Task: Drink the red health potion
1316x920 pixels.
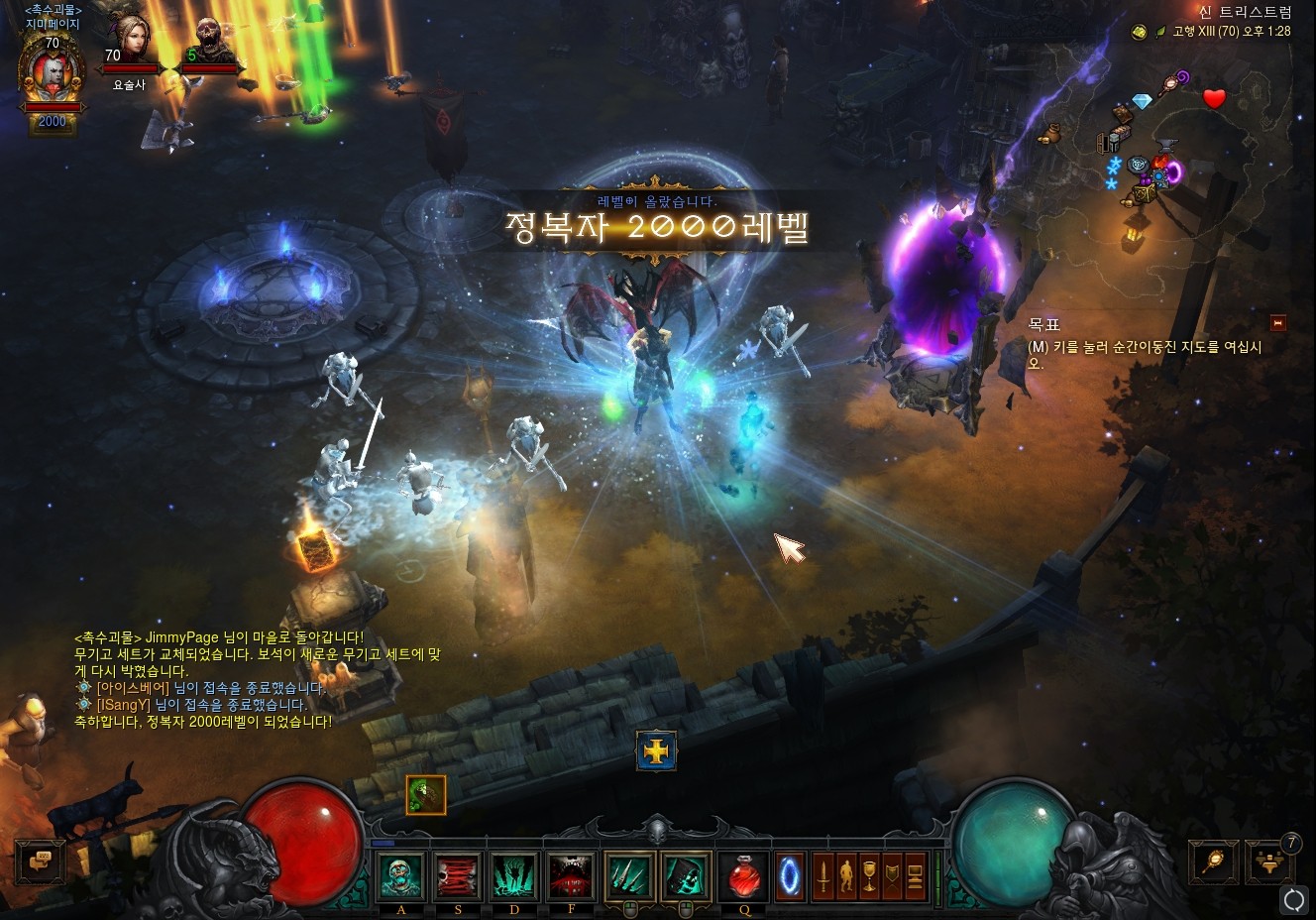Action: tap(742, 876)
